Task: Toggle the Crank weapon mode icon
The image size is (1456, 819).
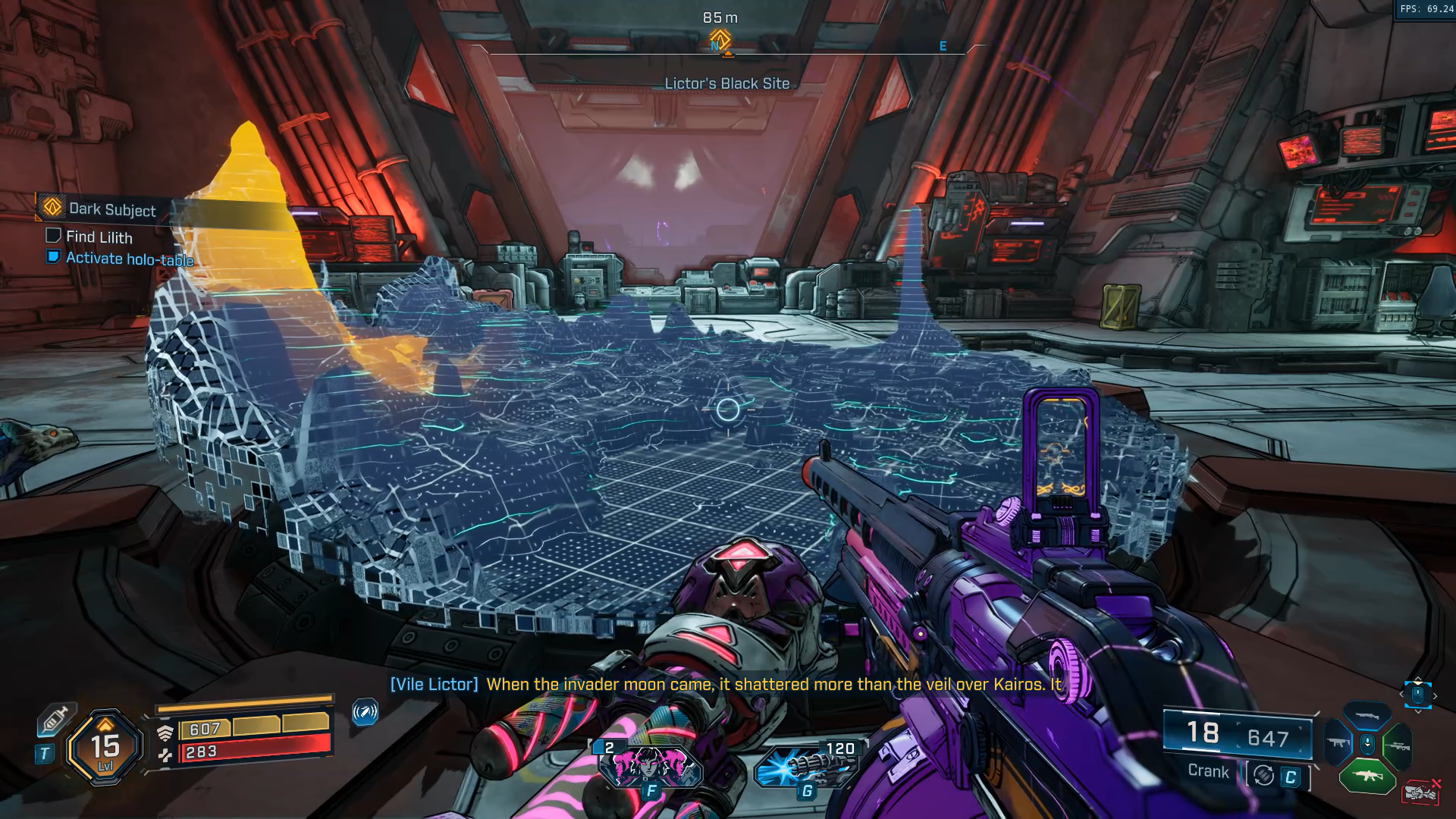Action: (x=1263, y=775)
